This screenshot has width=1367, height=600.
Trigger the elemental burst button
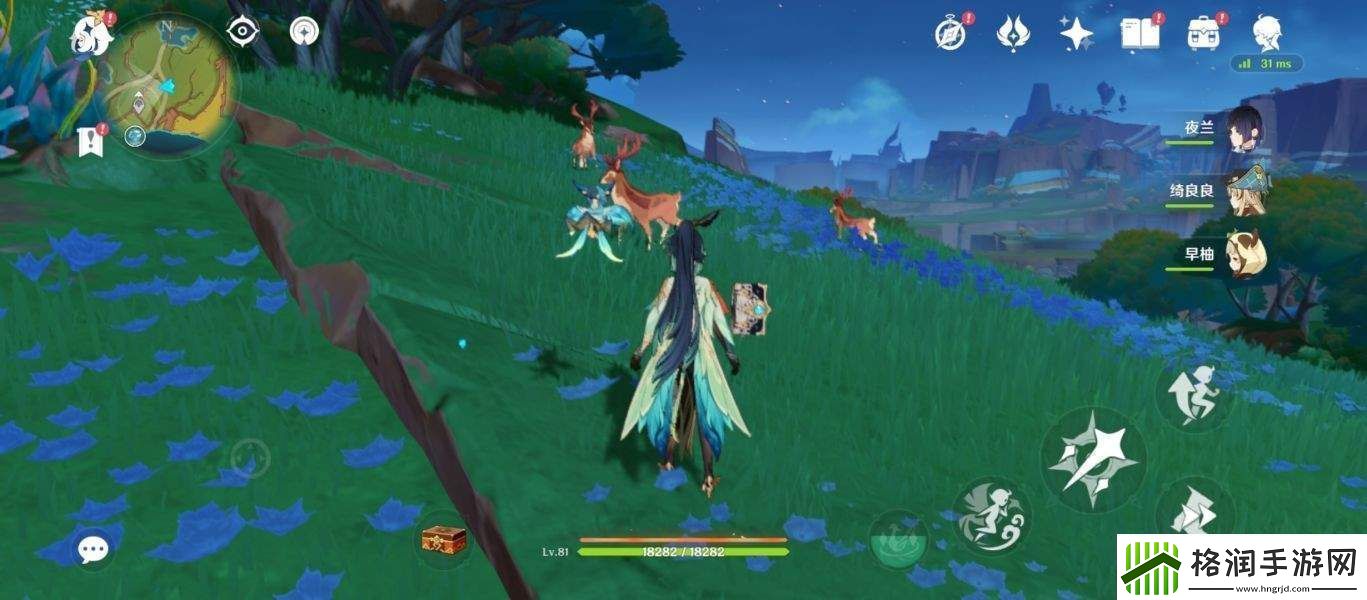991,515
